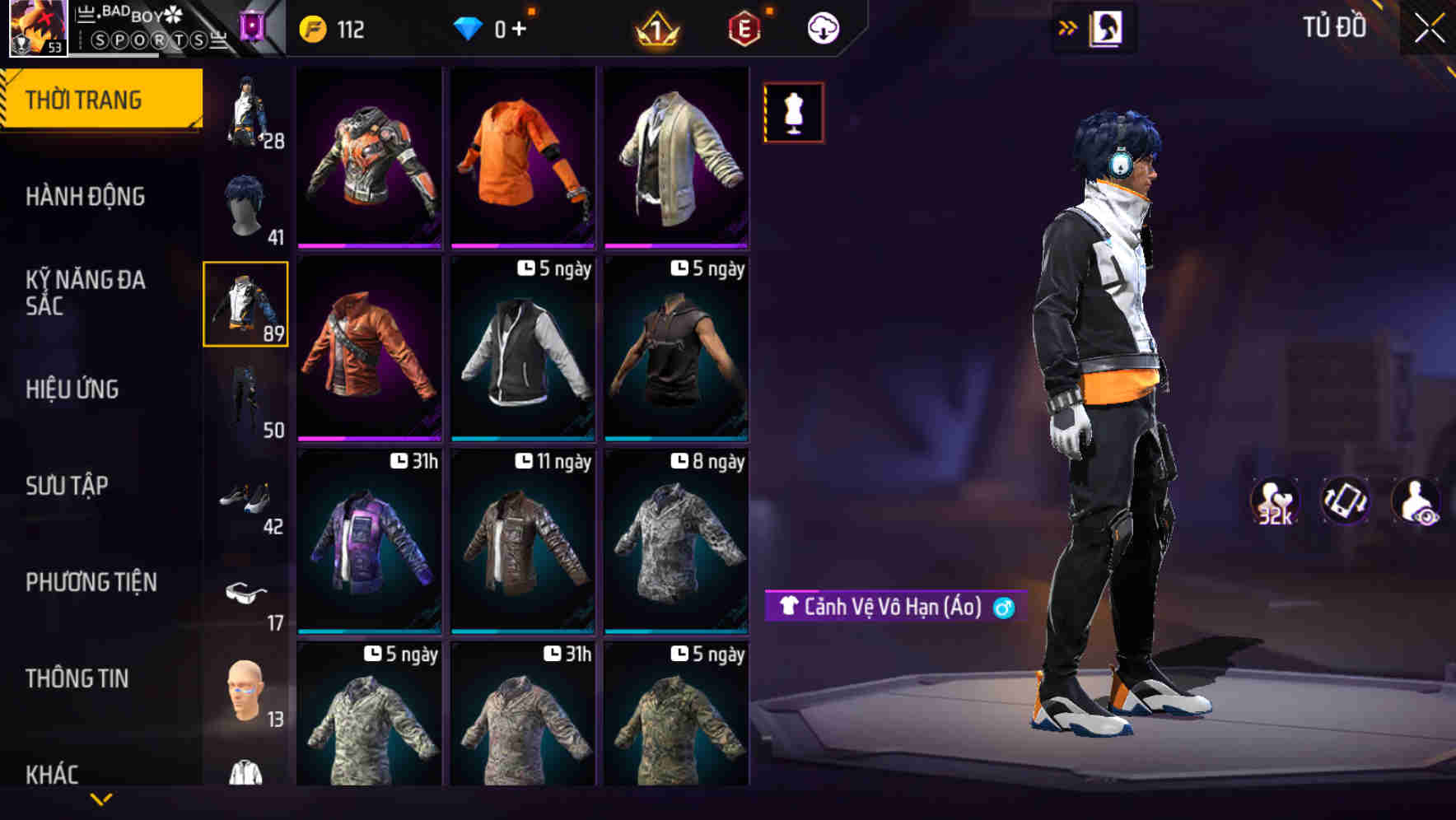Open the diamond top-up icon
Viewport: 1456px width, 820px height.
click(x=469, y=27)
